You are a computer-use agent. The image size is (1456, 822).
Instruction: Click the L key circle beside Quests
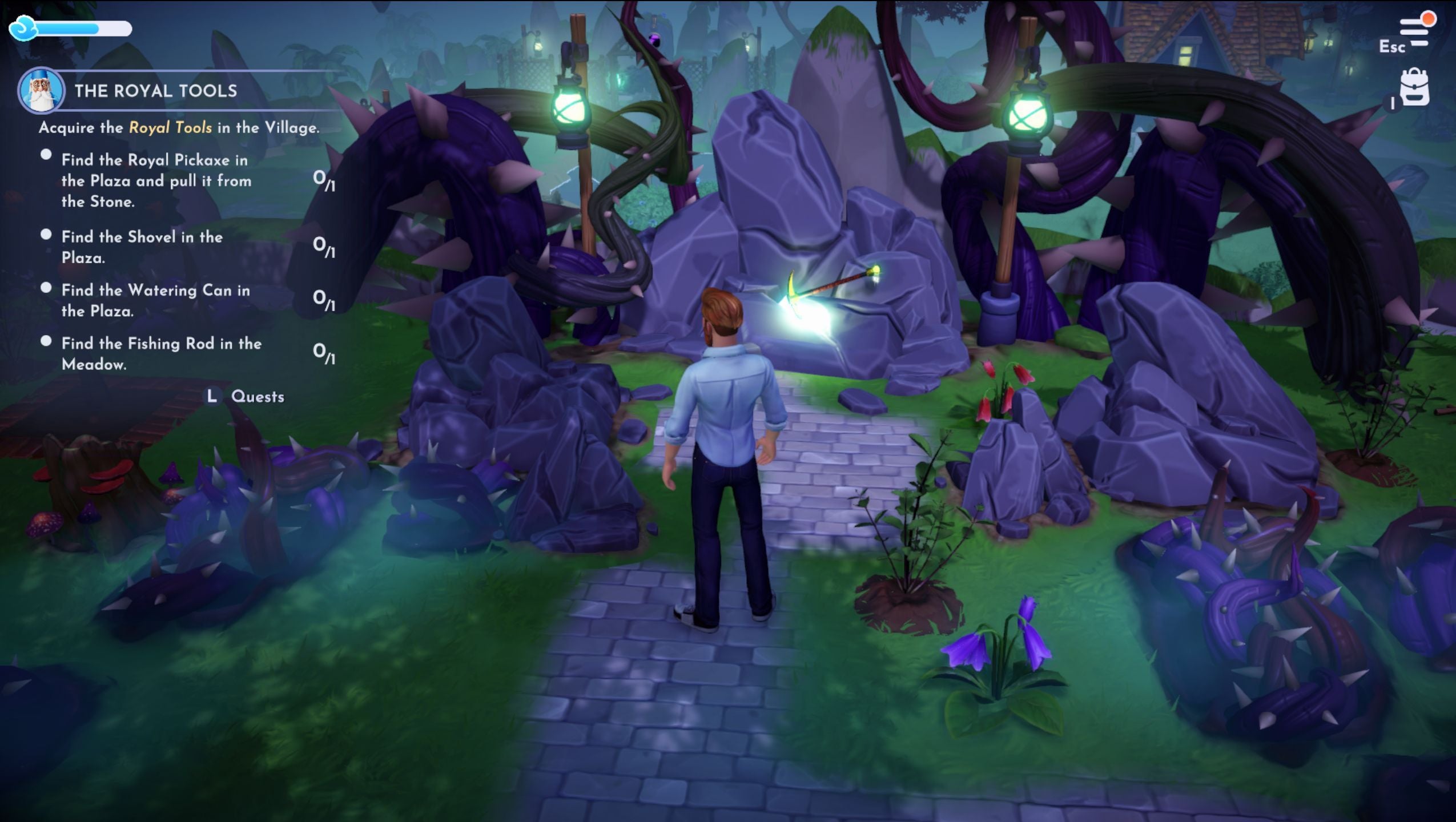pos(211,396)
